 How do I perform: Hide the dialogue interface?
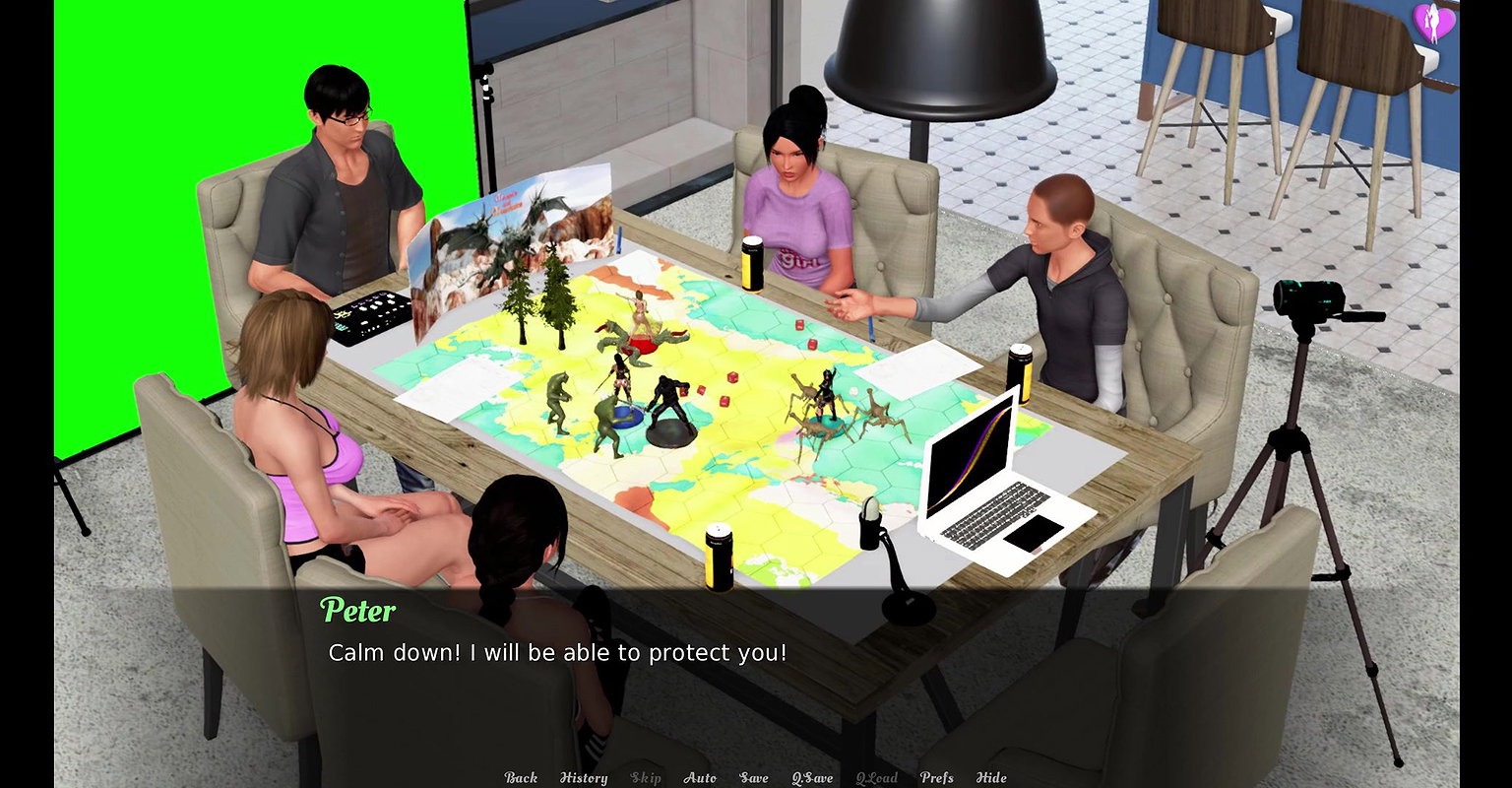tap(991, 778)
